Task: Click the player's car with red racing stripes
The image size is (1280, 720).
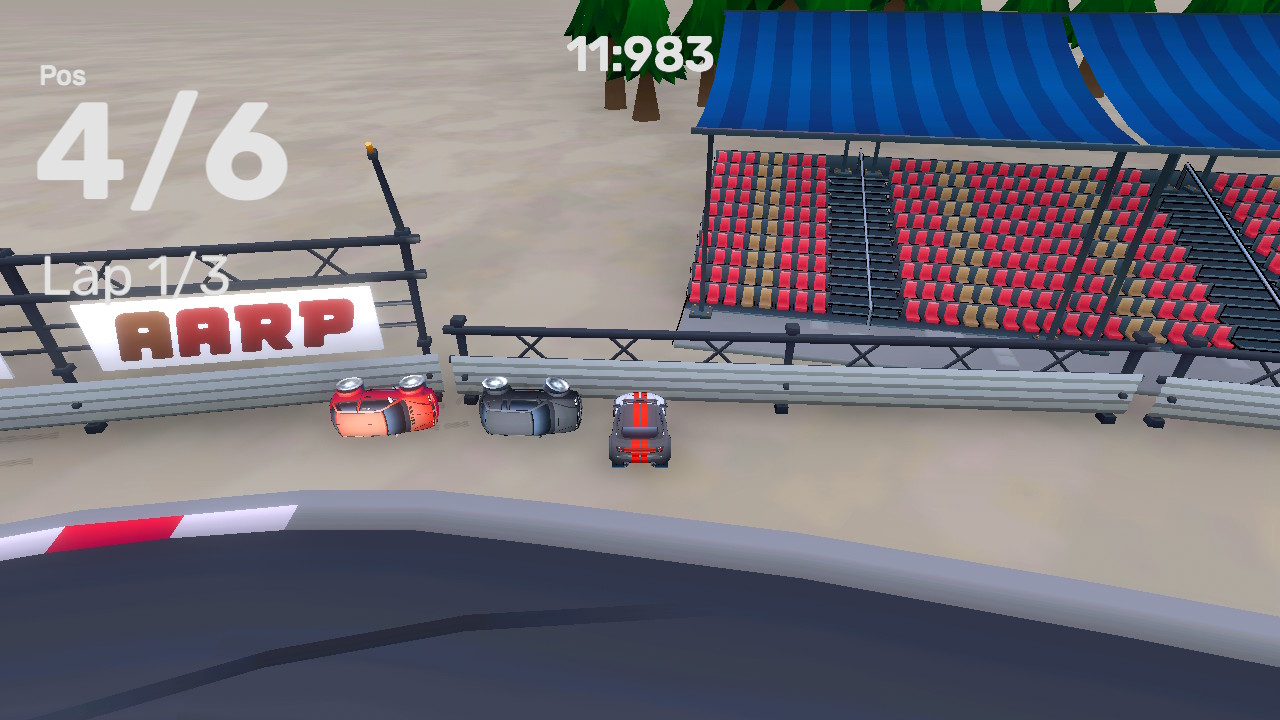Action: point(640,432)
